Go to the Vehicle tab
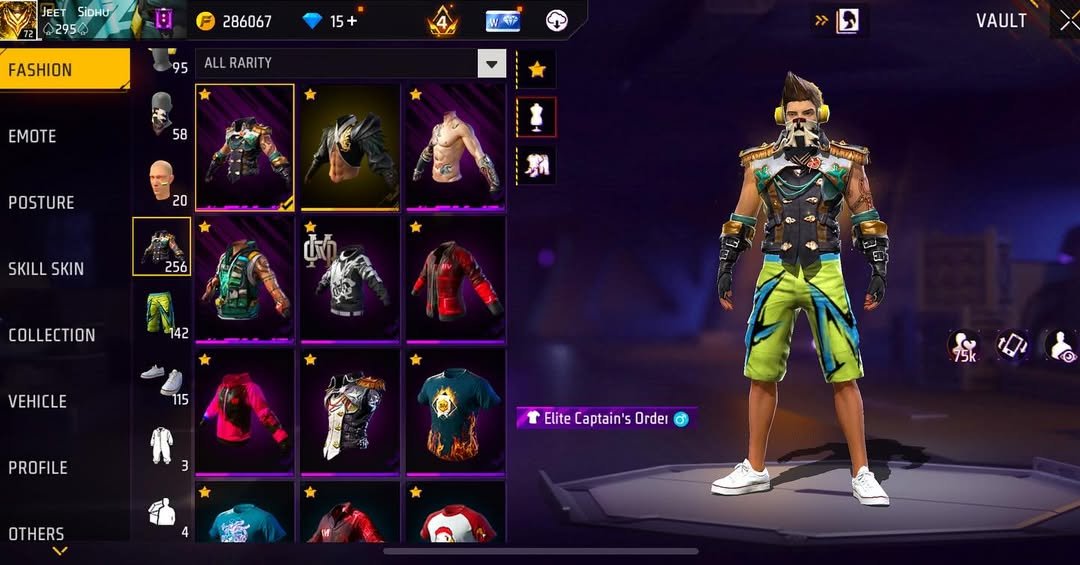The height and width of the screenshot is (565, 1080). click(38, 401)
